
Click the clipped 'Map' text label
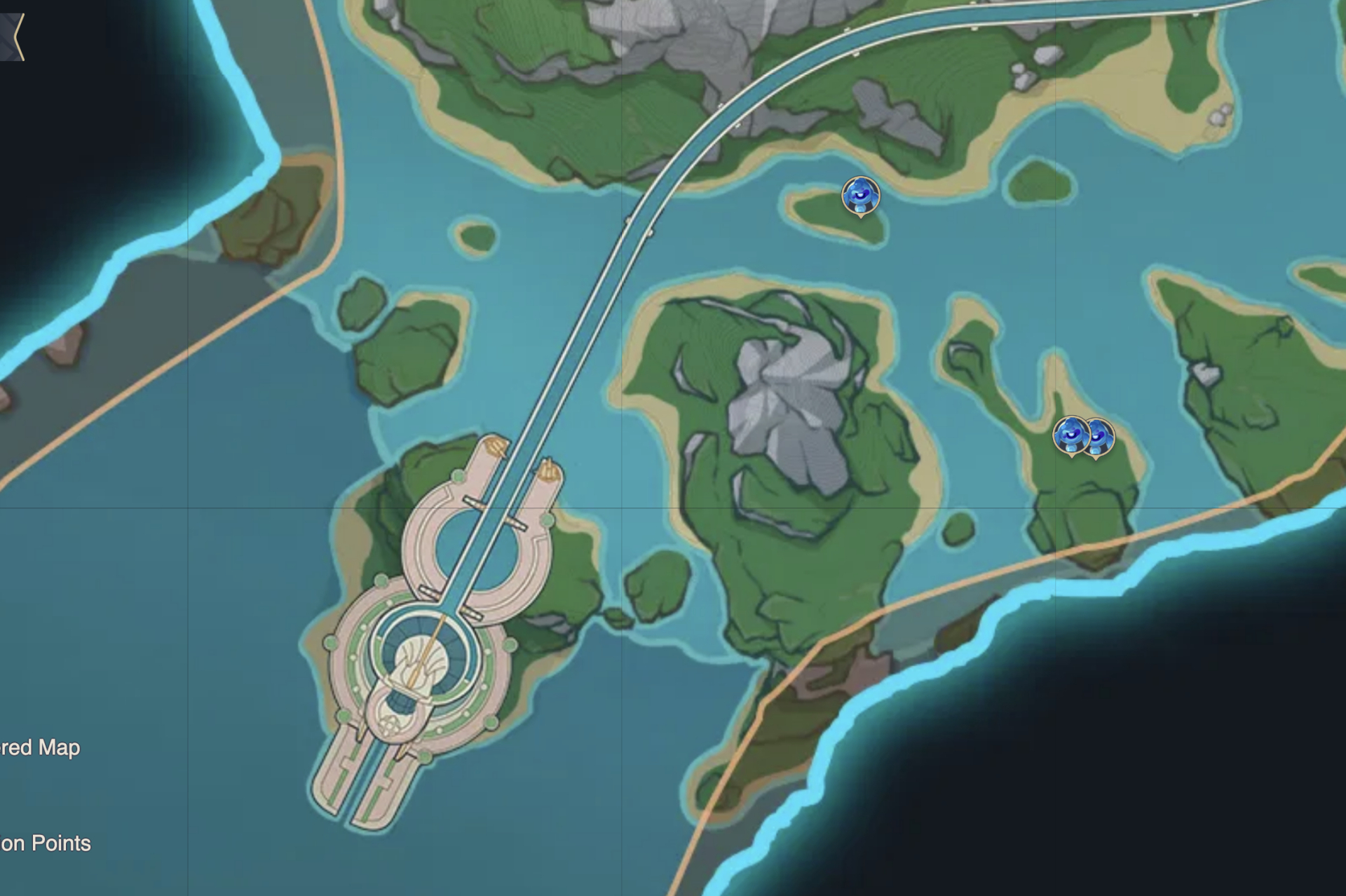coord(41,747)
